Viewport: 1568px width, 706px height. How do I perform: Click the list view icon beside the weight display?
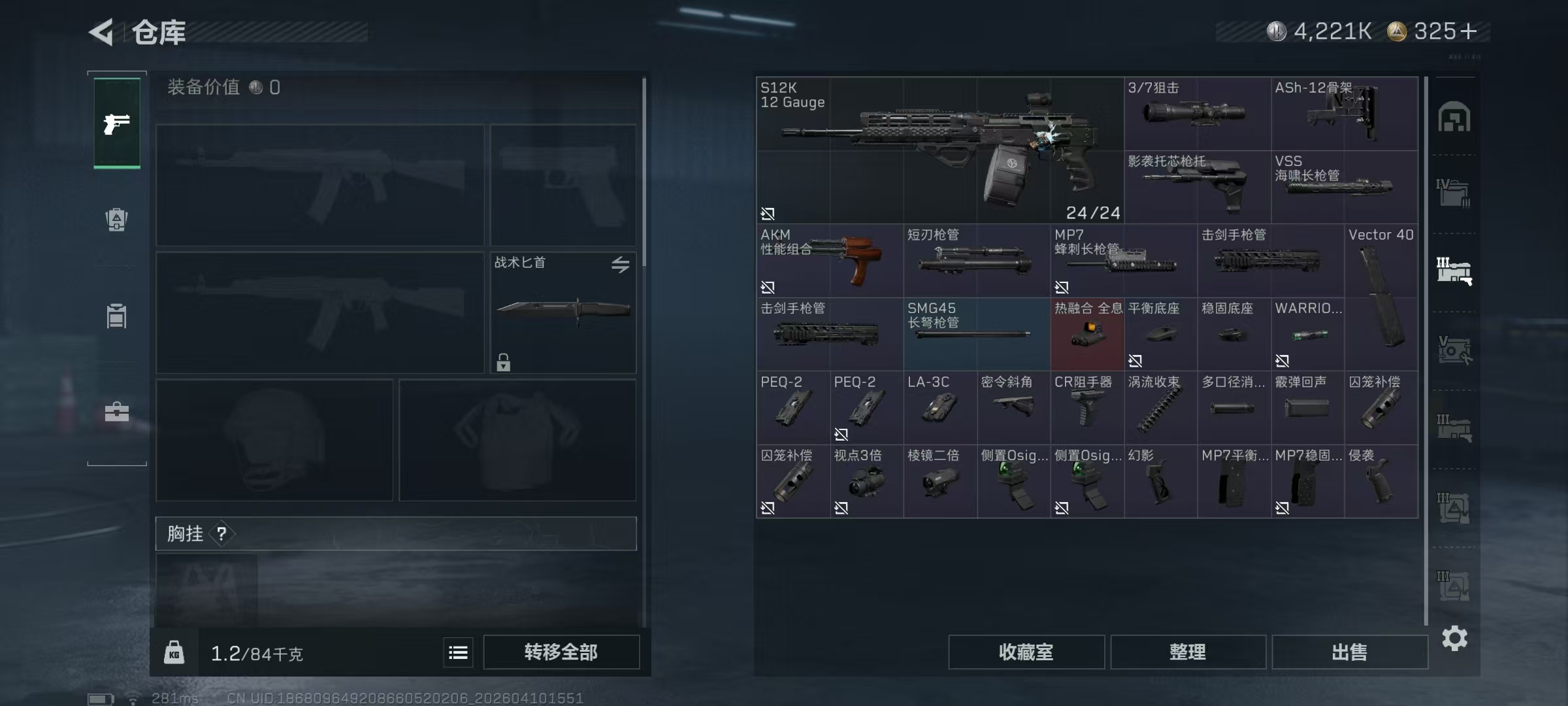pos(458,652)
